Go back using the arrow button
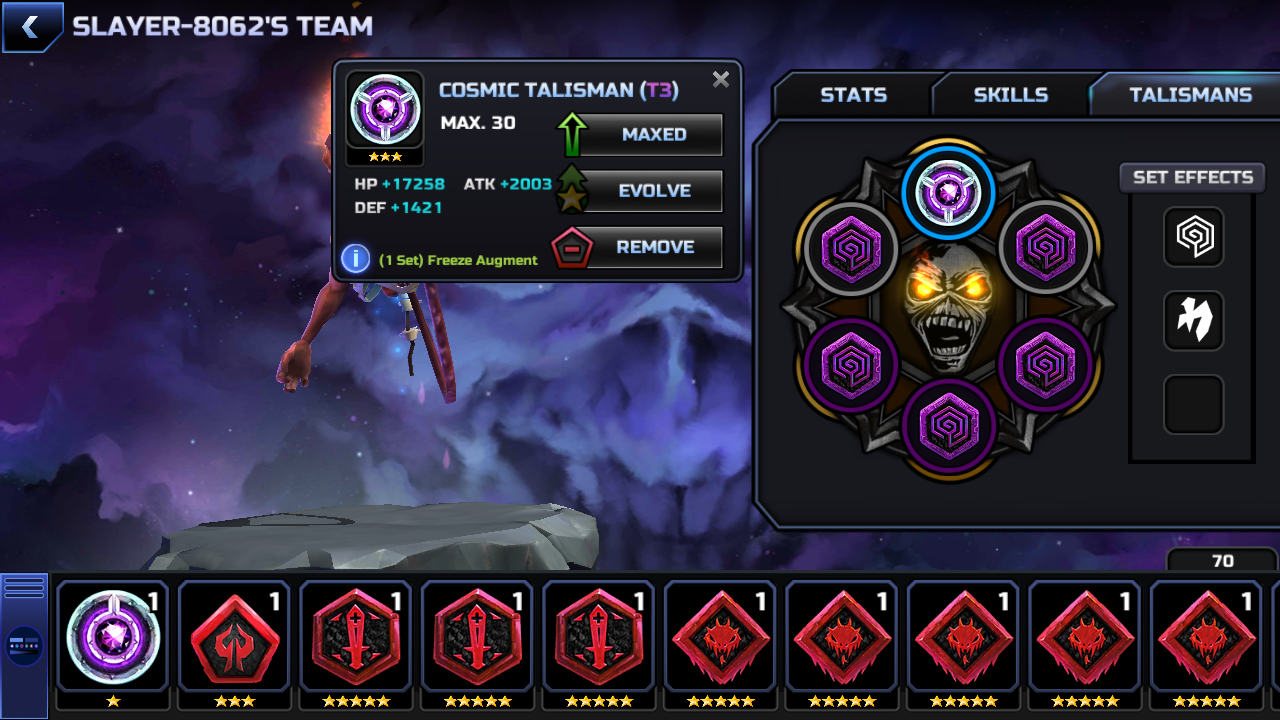This screenshot has width=1280, height=720. tap(32, 27)
